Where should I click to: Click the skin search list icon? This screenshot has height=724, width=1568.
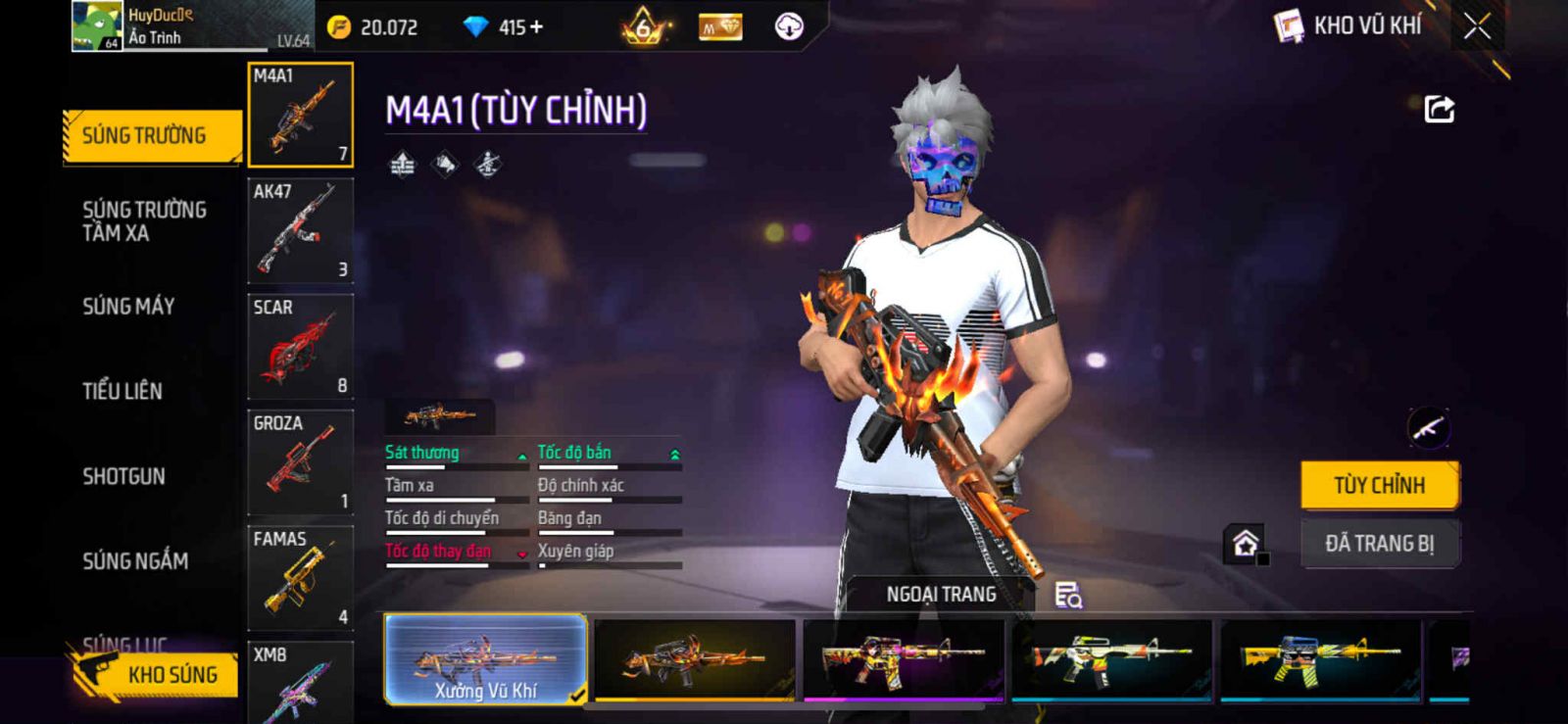point(1067,595)
